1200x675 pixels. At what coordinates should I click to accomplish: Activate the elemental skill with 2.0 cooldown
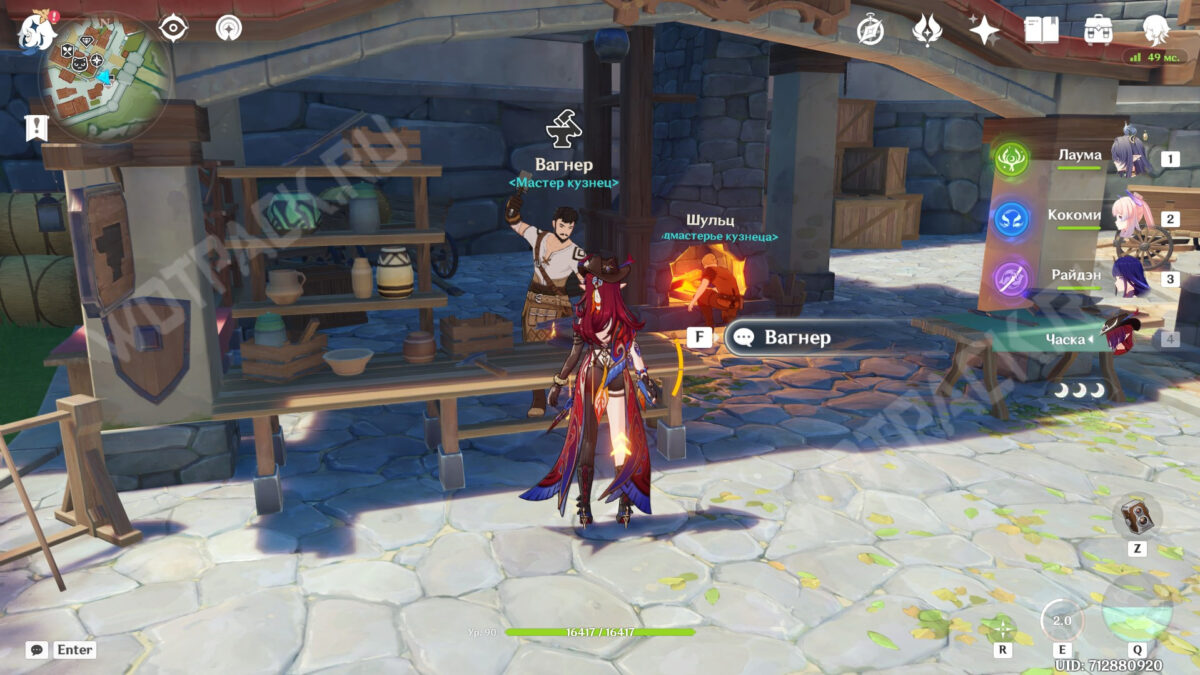tap(1060, 621)
